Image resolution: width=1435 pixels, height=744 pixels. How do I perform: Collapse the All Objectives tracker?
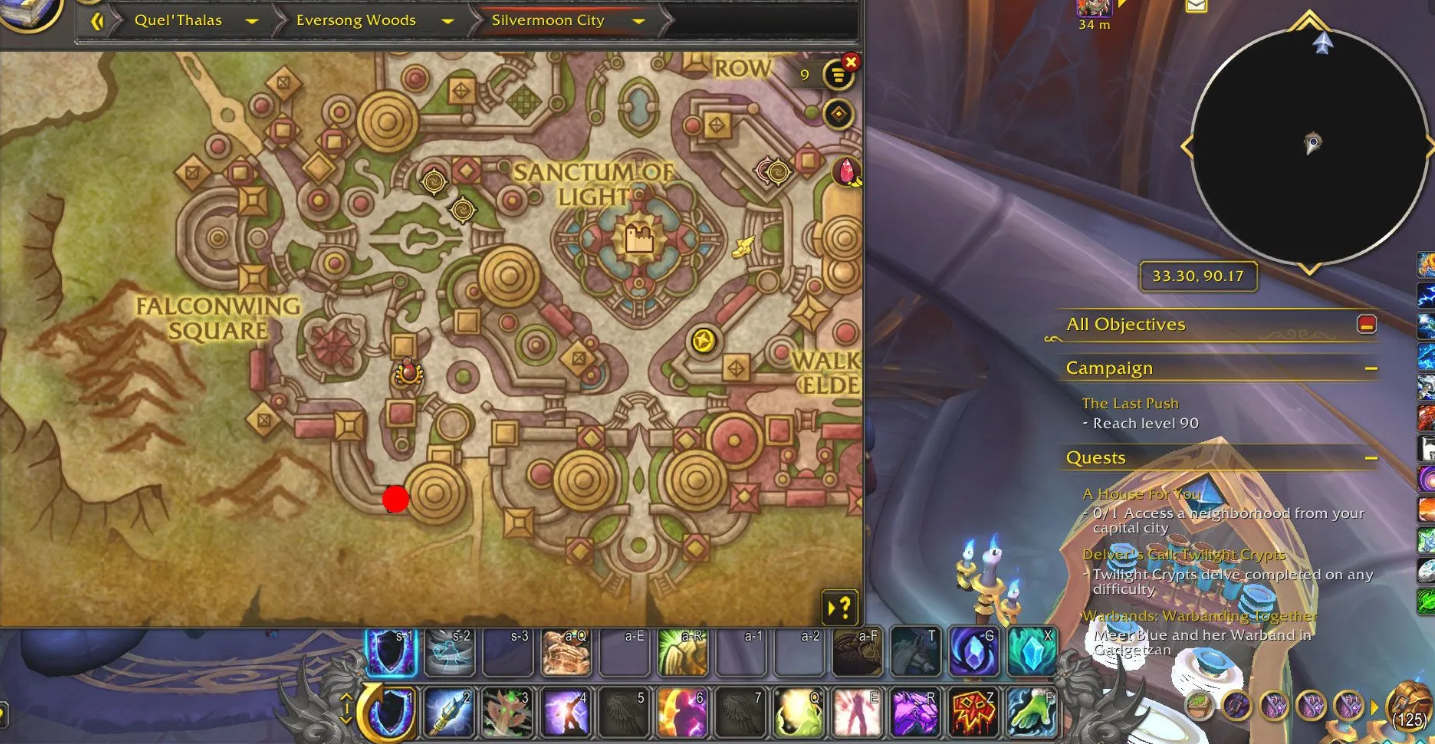click(x=1366, y=324)
